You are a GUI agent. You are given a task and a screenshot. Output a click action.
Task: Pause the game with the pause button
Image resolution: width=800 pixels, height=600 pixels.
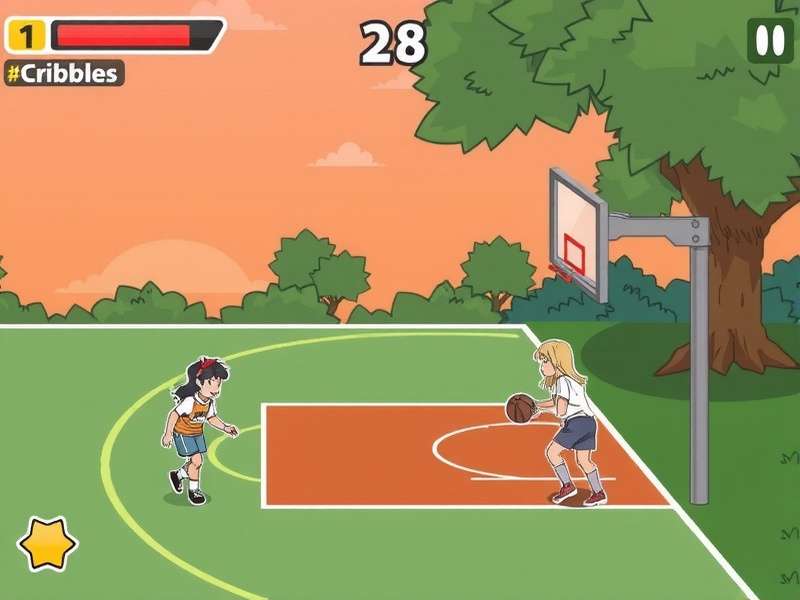click(x=770, y=41)
